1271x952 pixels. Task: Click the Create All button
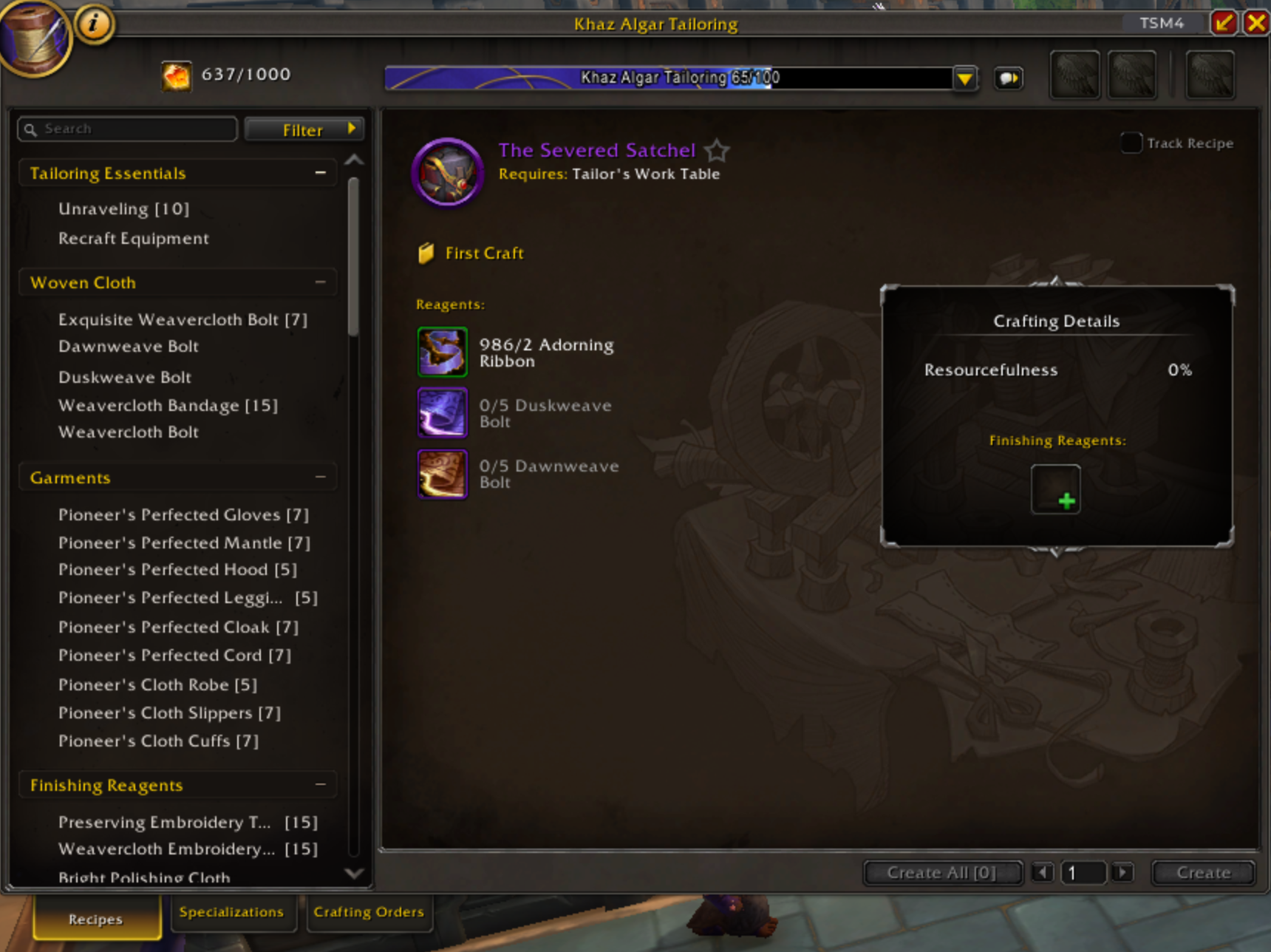[942, 872]
